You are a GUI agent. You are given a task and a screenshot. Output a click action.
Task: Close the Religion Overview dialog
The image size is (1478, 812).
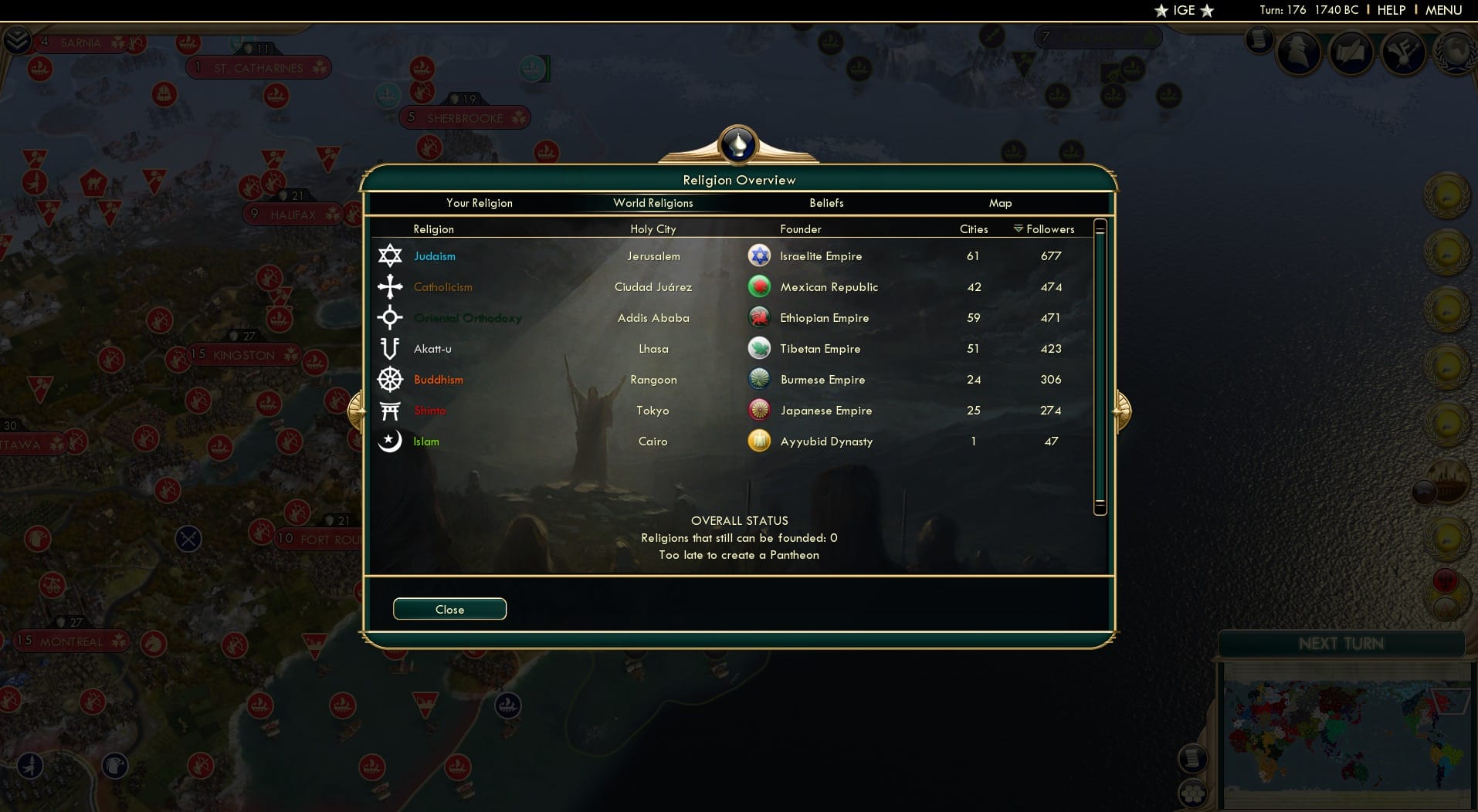[449, 609]
